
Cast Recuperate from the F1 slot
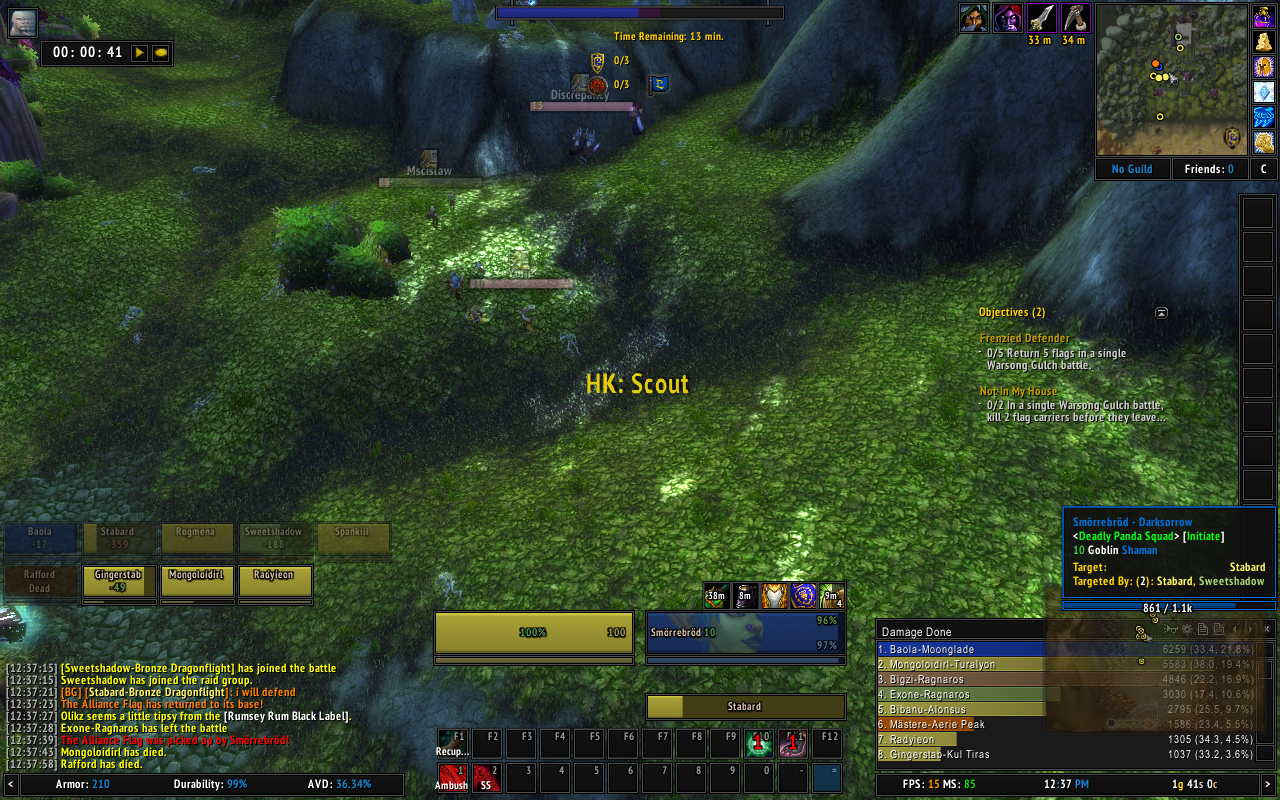click(x=452, y=744)
